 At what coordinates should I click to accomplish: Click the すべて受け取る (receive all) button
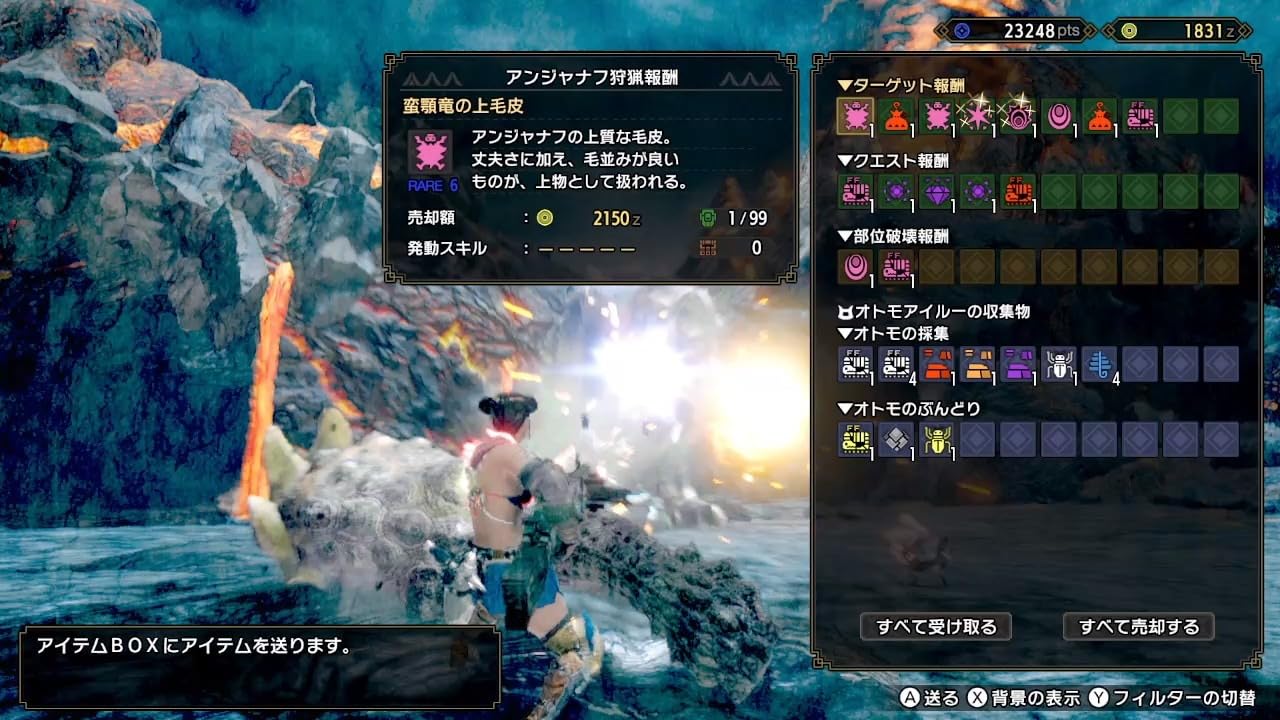click(936, 627)
